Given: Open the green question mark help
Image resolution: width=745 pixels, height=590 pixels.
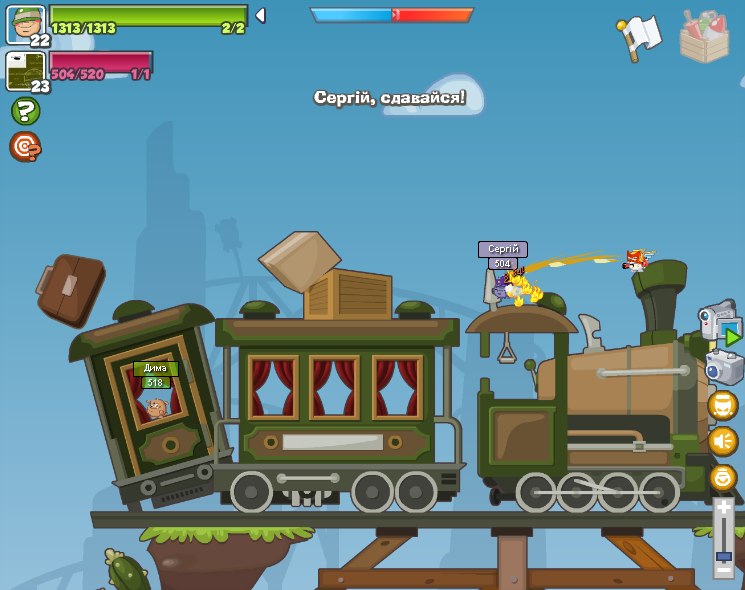Looking at the screenshot, I should pos(25,111).
